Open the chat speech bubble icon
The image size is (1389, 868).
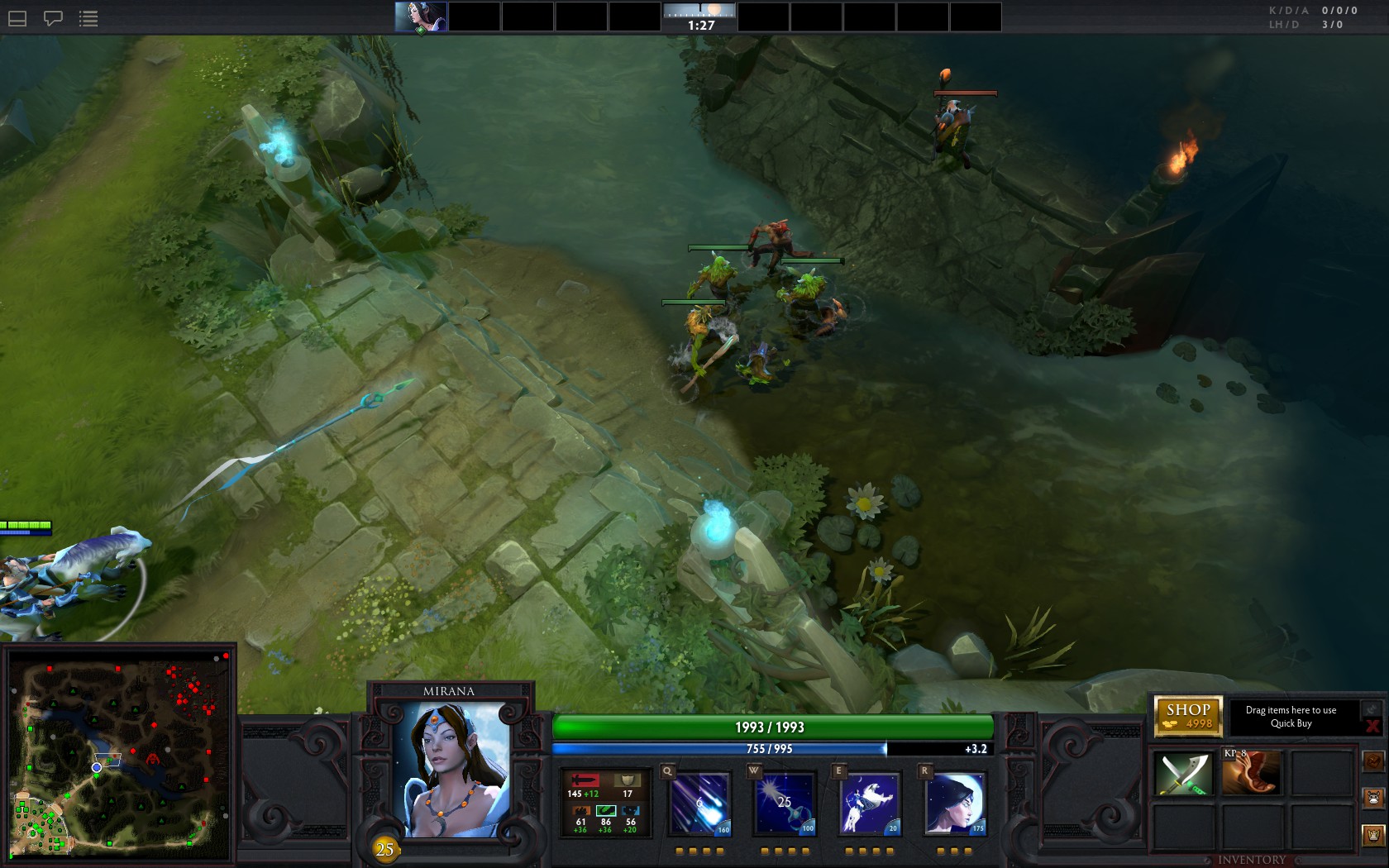53,18
